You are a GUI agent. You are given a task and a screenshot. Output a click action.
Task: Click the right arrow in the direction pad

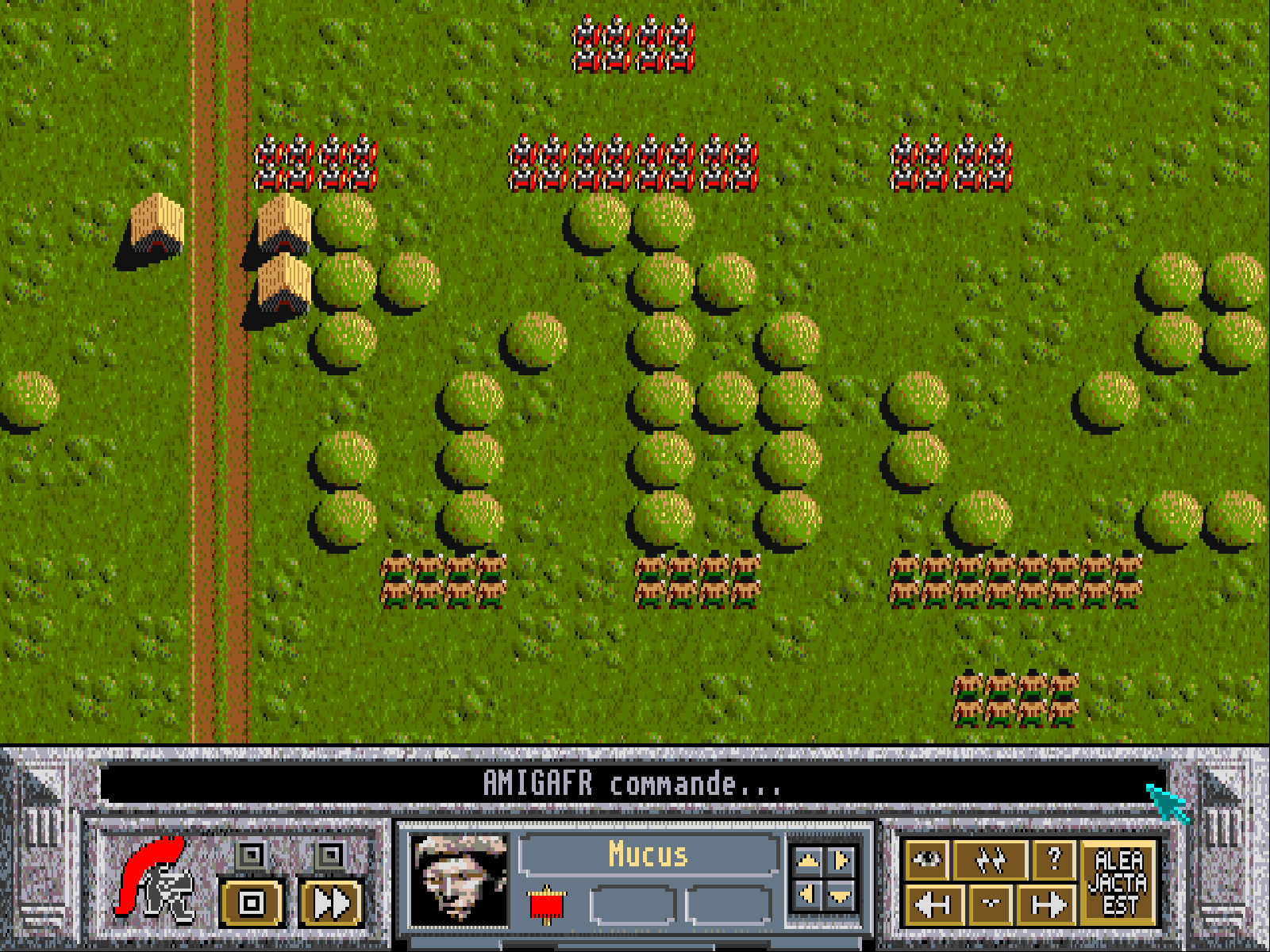[841, 860]
